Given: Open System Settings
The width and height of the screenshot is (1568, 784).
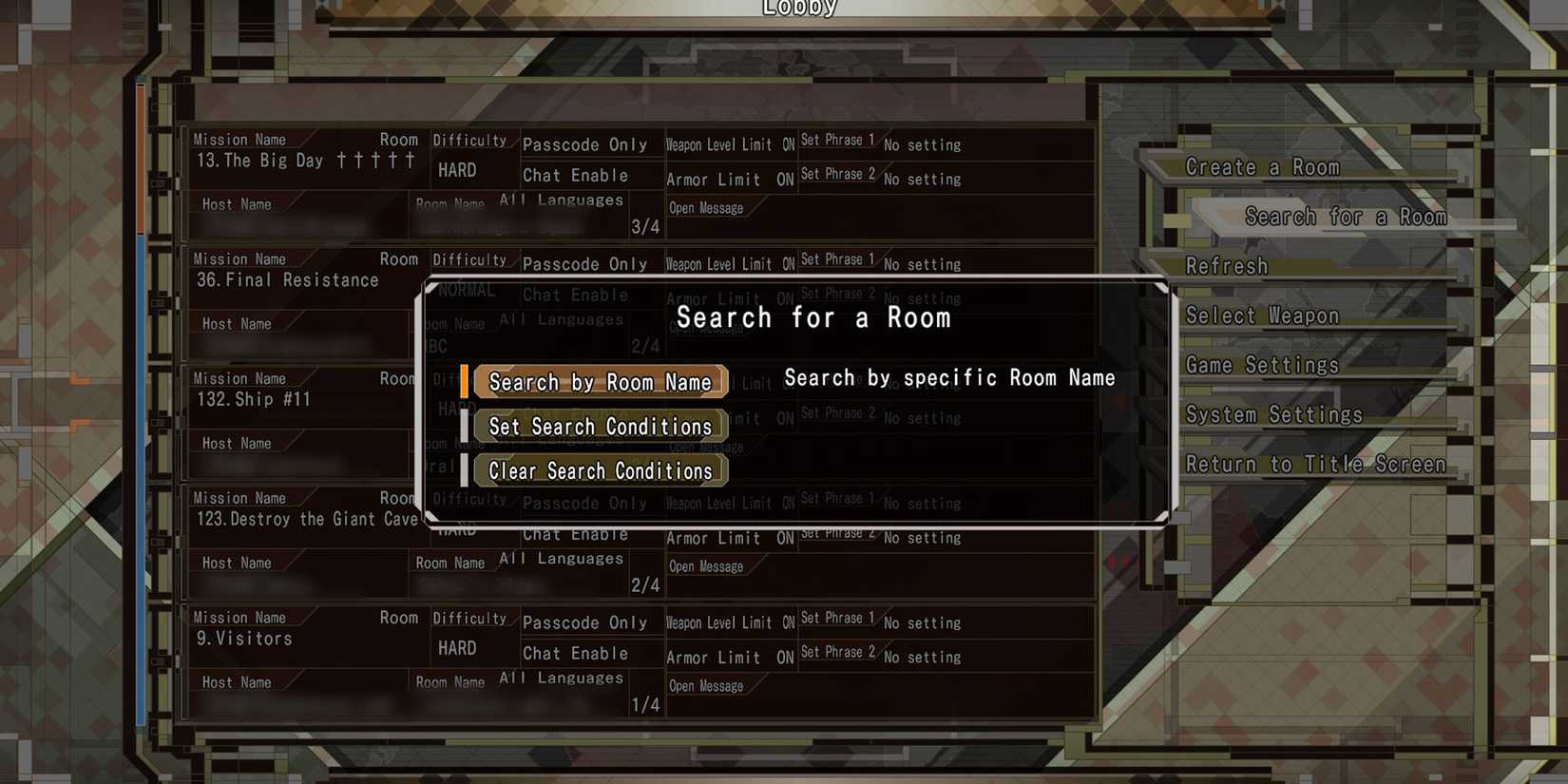Looking at the screenshot, I should coord(1274,413).
